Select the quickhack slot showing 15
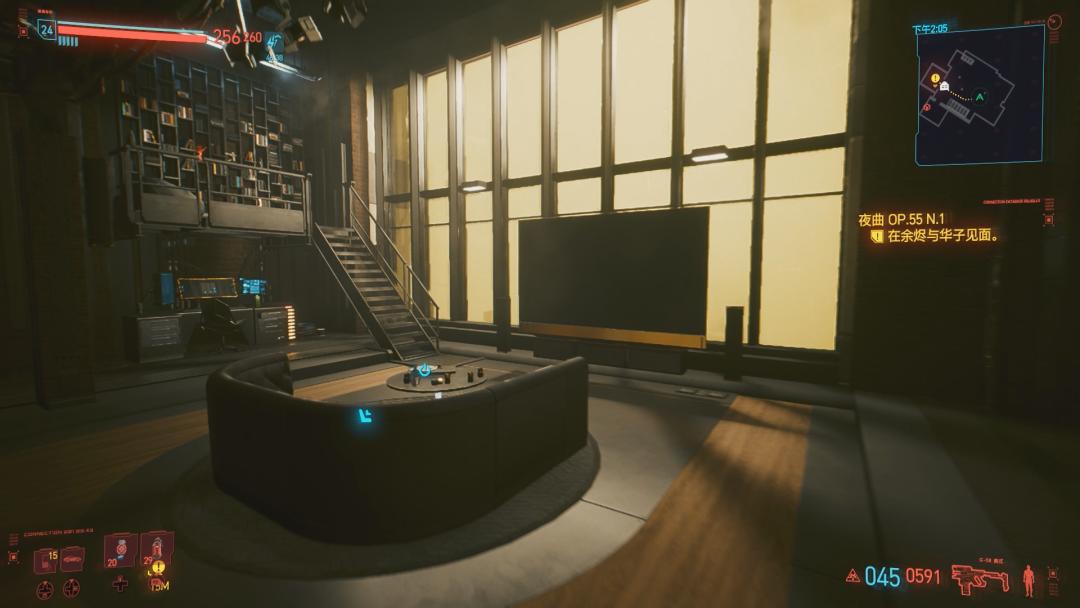This screenshot has width=1080, height=608. [45, 560]
